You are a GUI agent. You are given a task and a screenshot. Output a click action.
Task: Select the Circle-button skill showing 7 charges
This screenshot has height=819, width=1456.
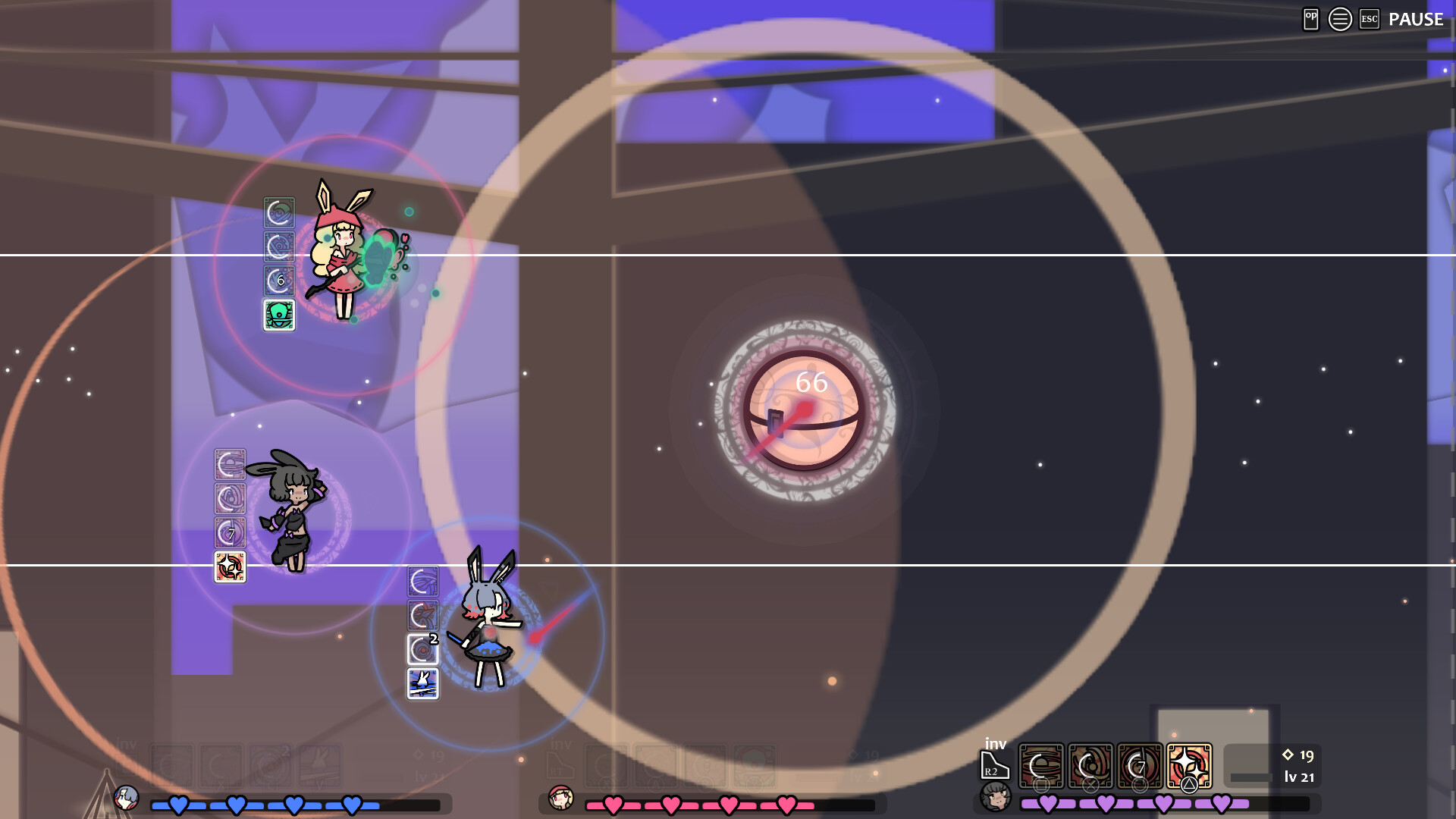(x=1139, y=766)
